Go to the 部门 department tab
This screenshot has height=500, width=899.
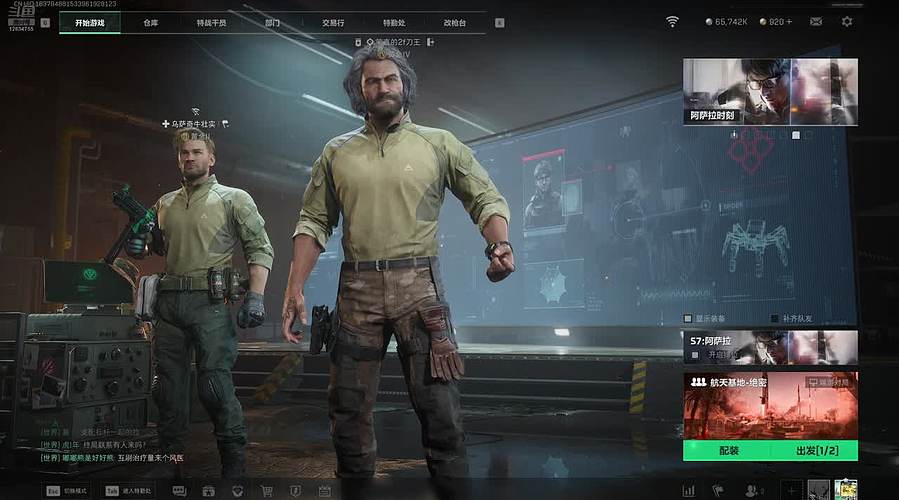(272, 22)
